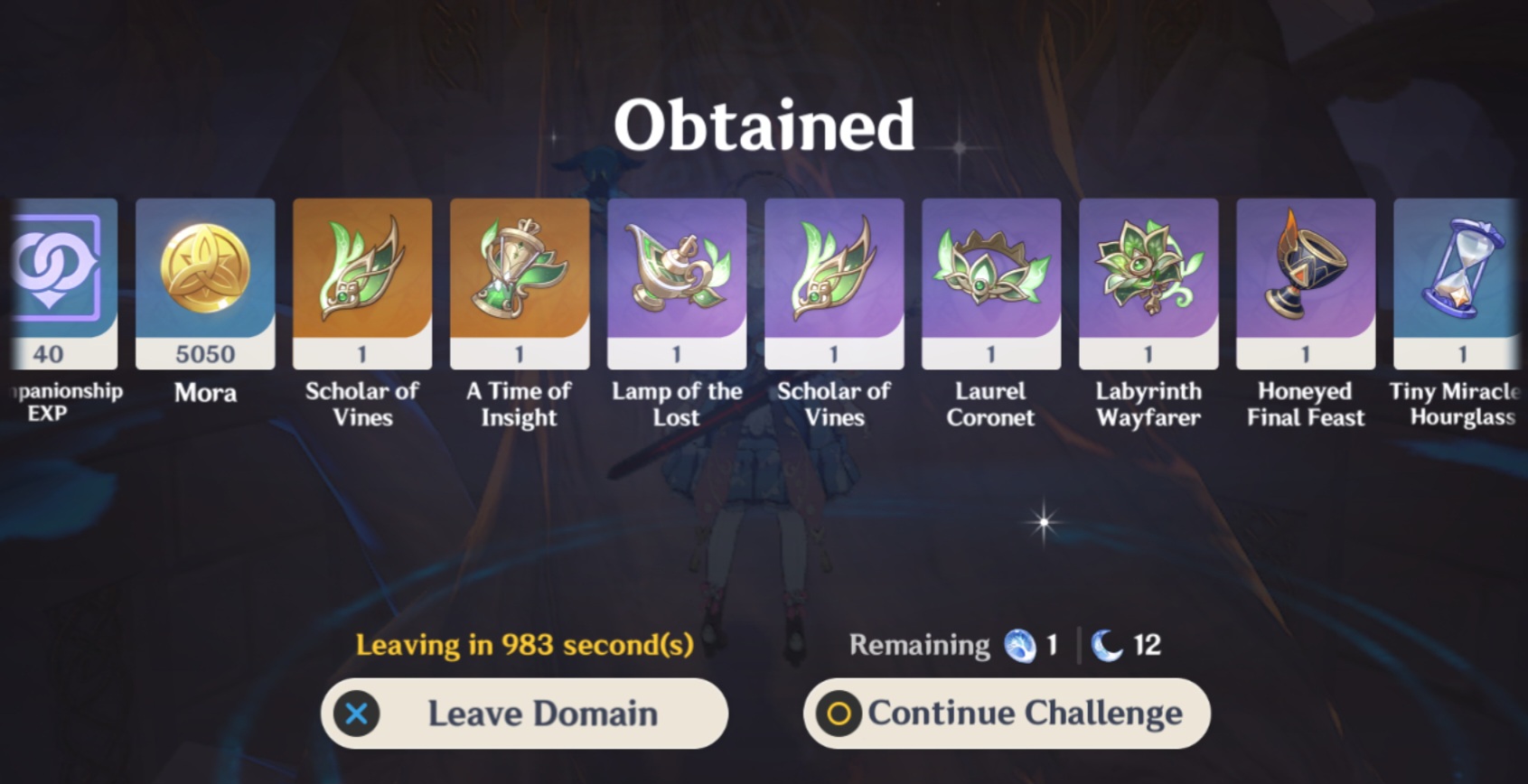The height and width of the screenshot is (784, 1528).
Task: Click the Laurel Coronet circlet icon
Action: [x=990, y=271]
